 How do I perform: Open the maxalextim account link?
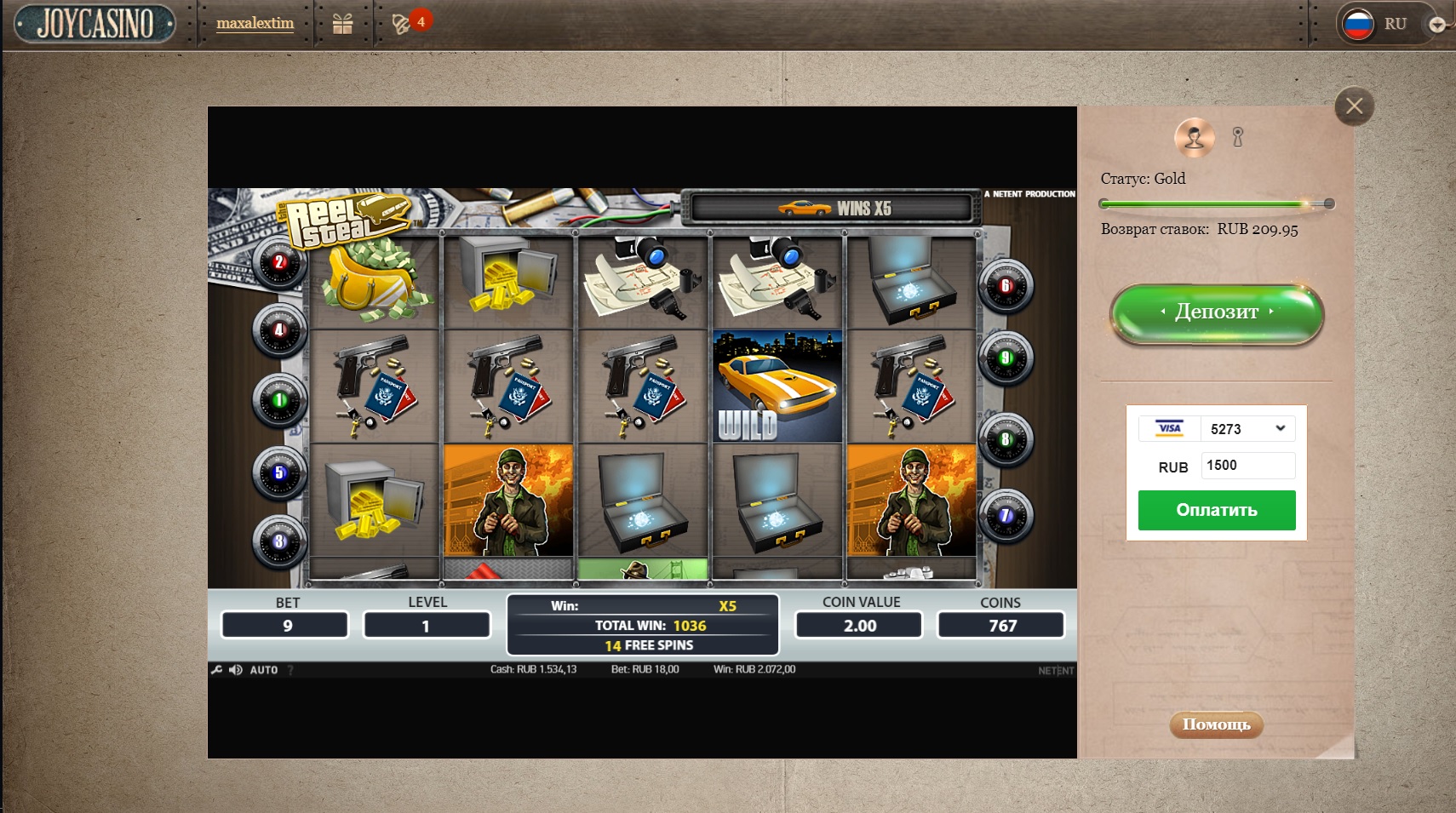tap(255, 23)
